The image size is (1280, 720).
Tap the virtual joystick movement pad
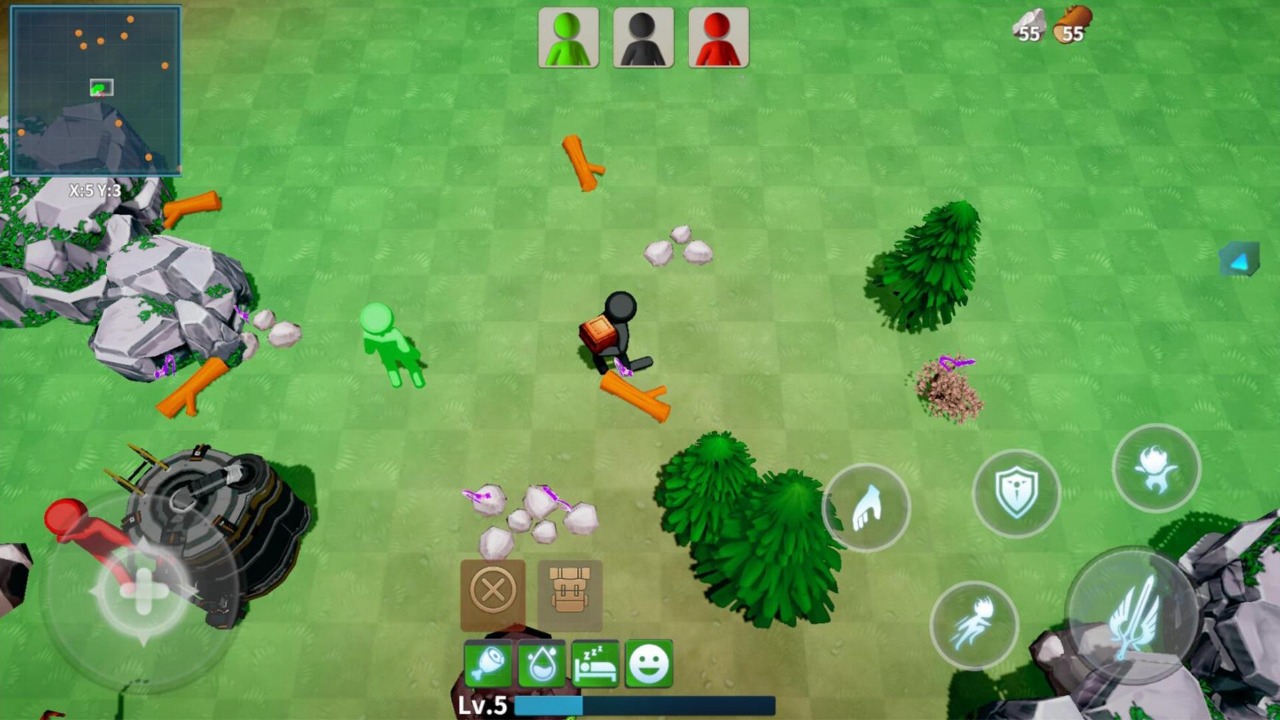(x=142, y=592)
